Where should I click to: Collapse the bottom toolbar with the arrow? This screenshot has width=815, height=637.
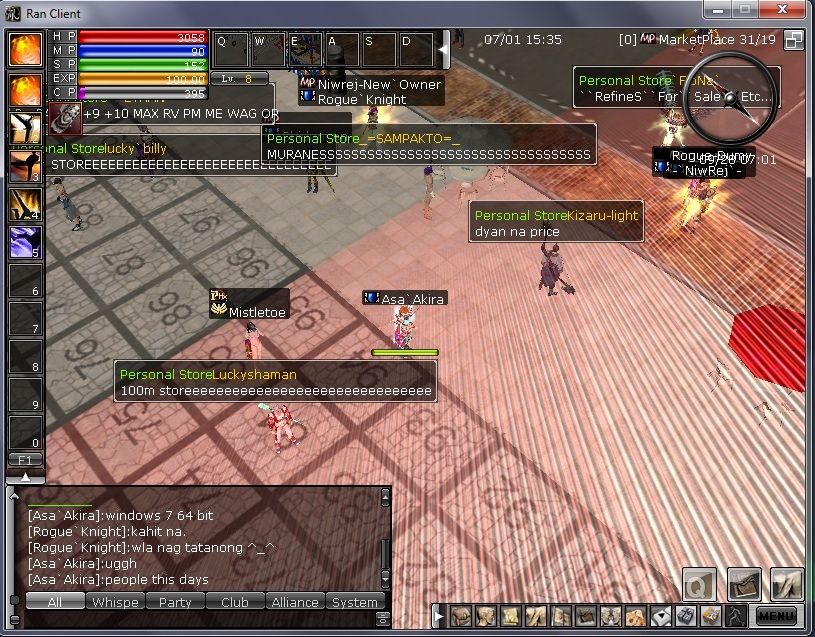click(438, 616)
